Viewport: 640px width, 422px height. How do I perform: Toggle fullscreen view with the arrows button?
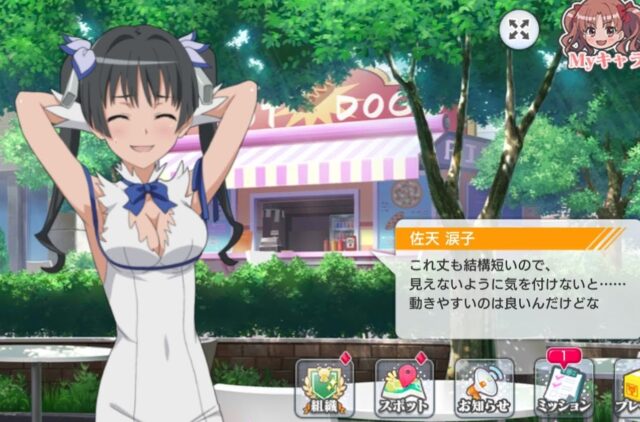pos(518,30)
